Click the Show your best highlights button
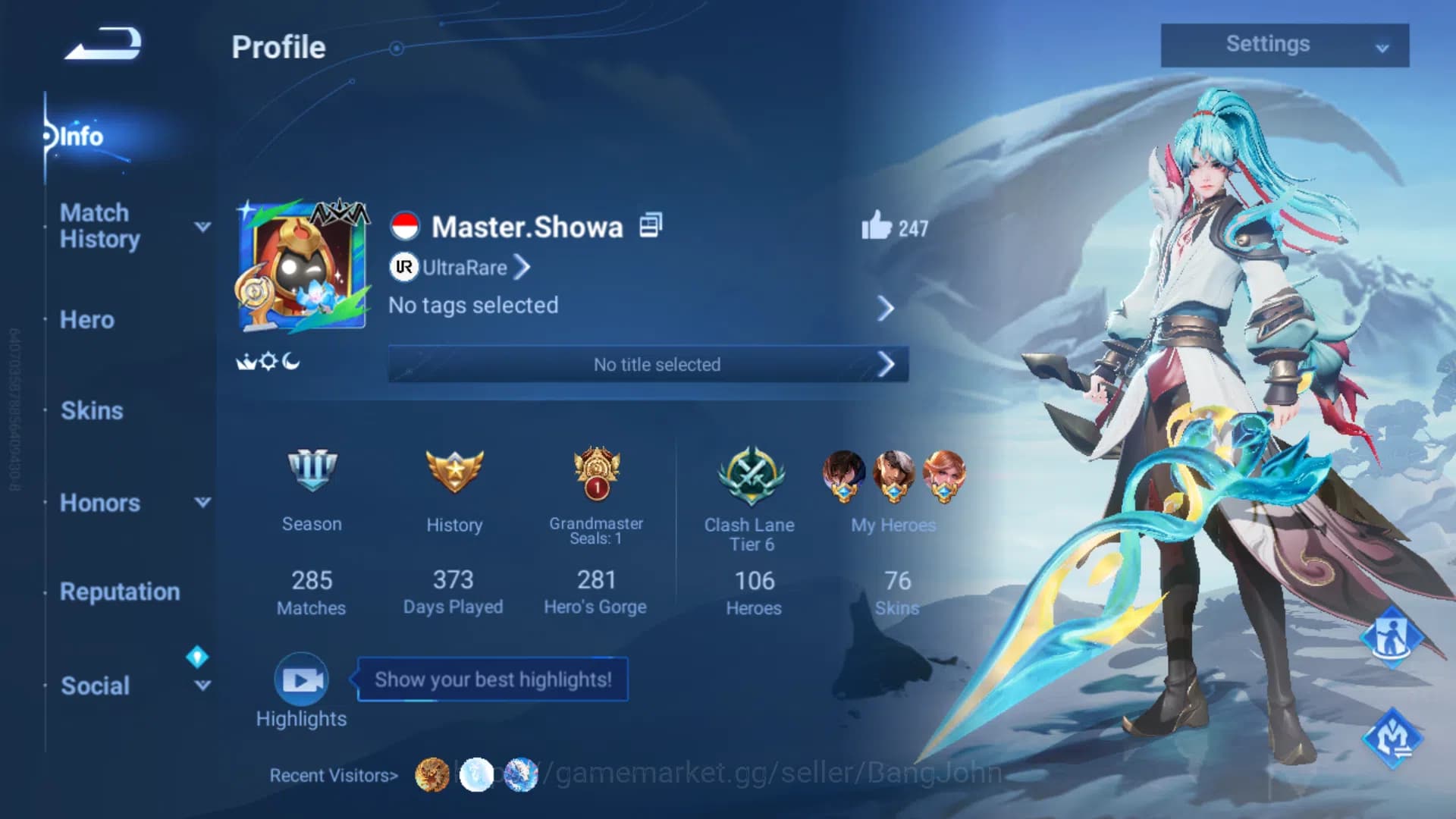1456x819 pixels. 491,679
